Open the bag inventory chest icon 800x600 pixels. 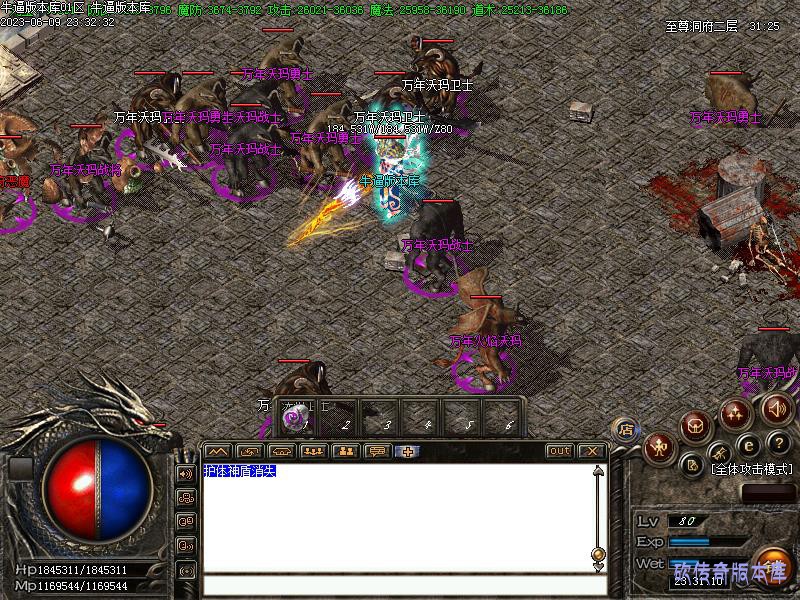click(x=696, y=427)
